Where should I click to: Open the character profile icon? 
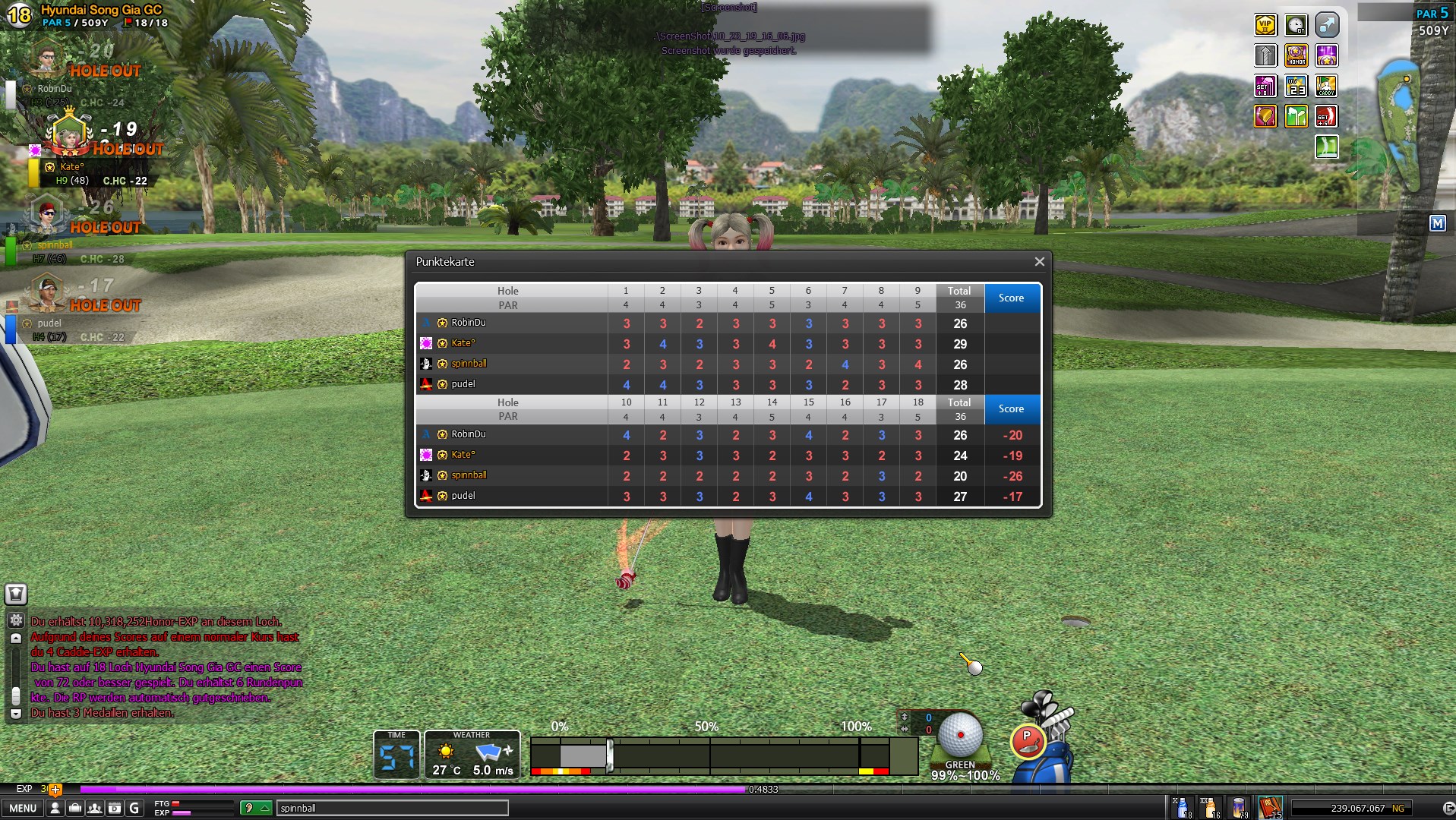click(55, 808)
